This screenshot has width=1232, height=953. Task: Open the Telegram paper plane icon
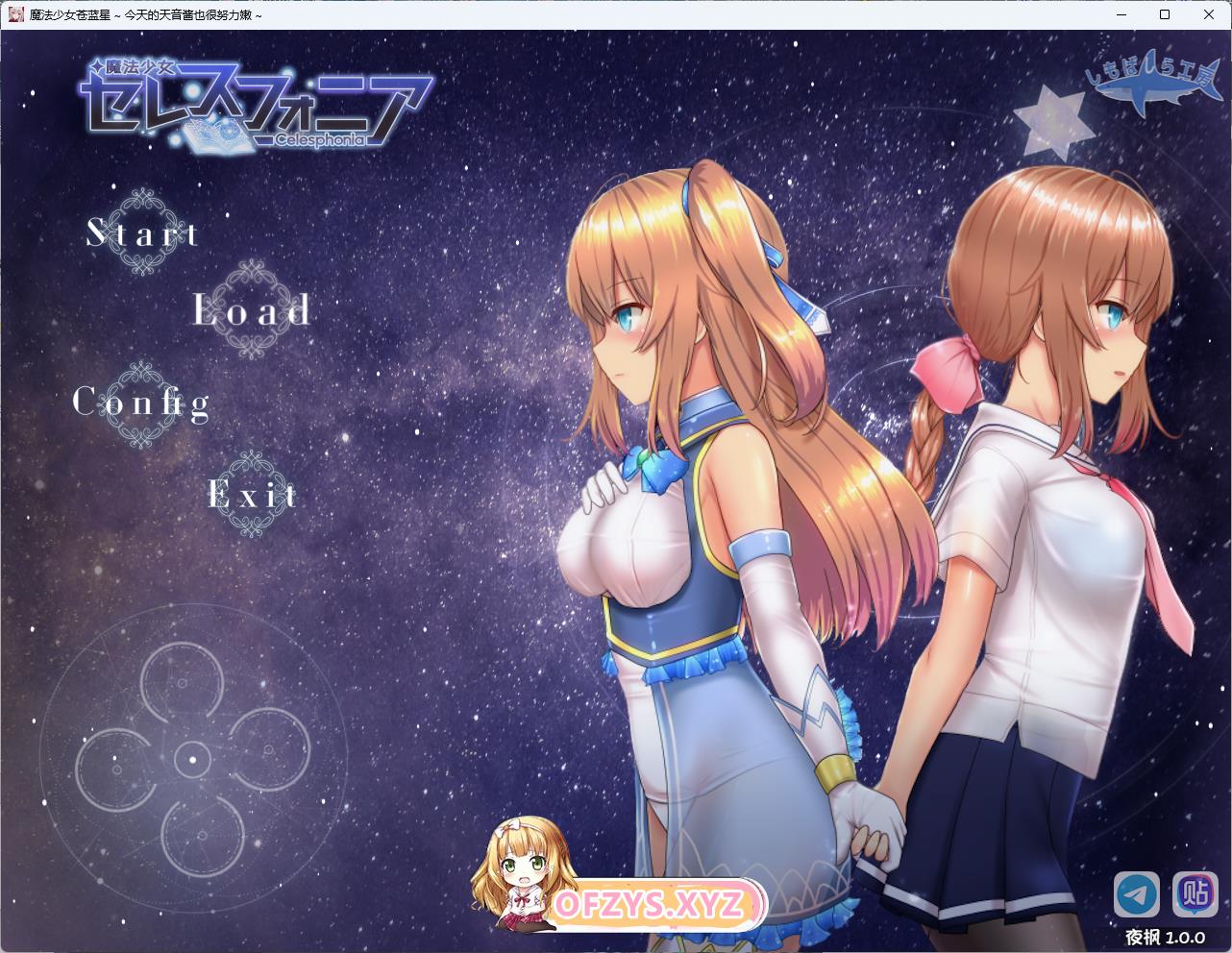[x=1137, y=895]
